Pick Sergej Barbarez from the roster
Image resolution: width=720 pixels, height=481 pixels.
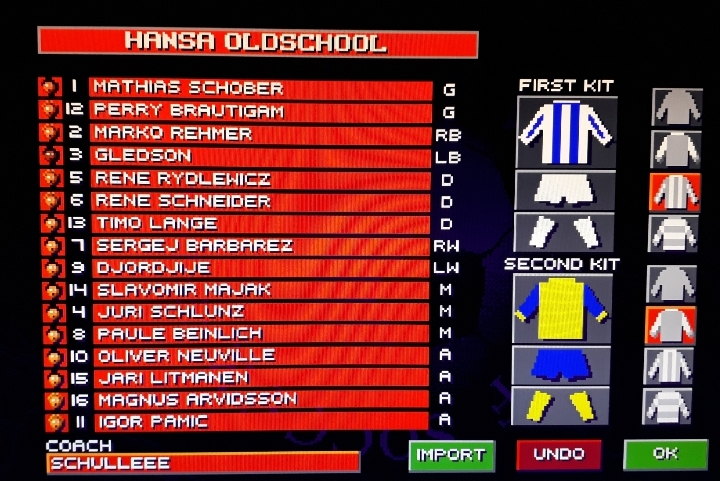click(260, 245)
